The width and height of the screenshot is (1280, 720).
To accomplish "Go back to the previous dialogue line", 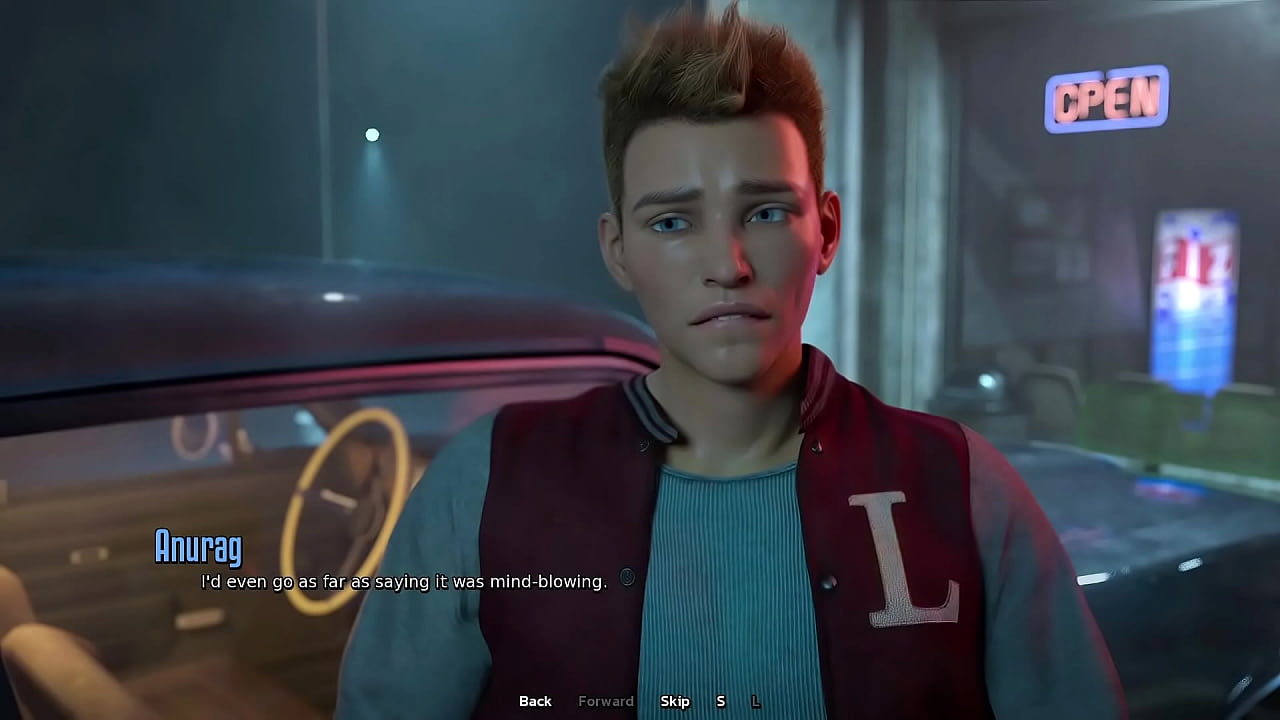I will pyautogui.click(x=535, y=701).
